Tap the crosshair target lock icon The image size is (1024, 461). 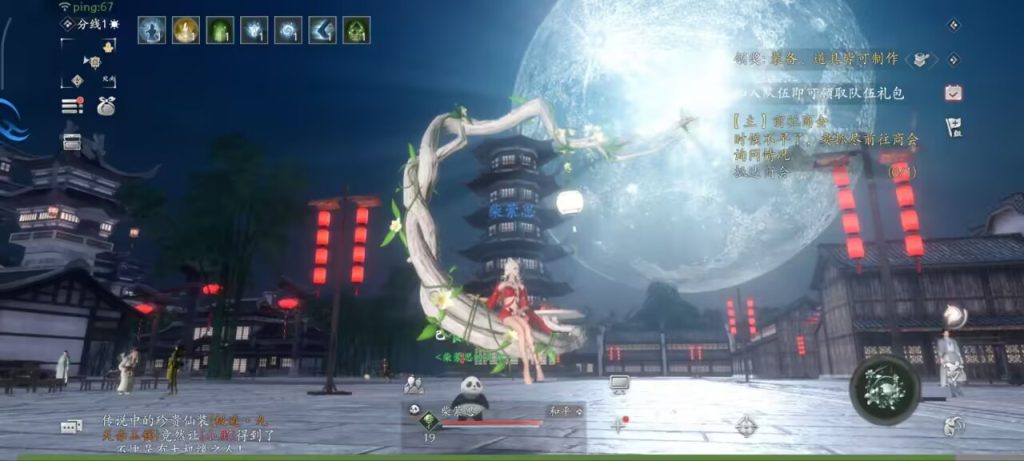click(x=746, y=425)
